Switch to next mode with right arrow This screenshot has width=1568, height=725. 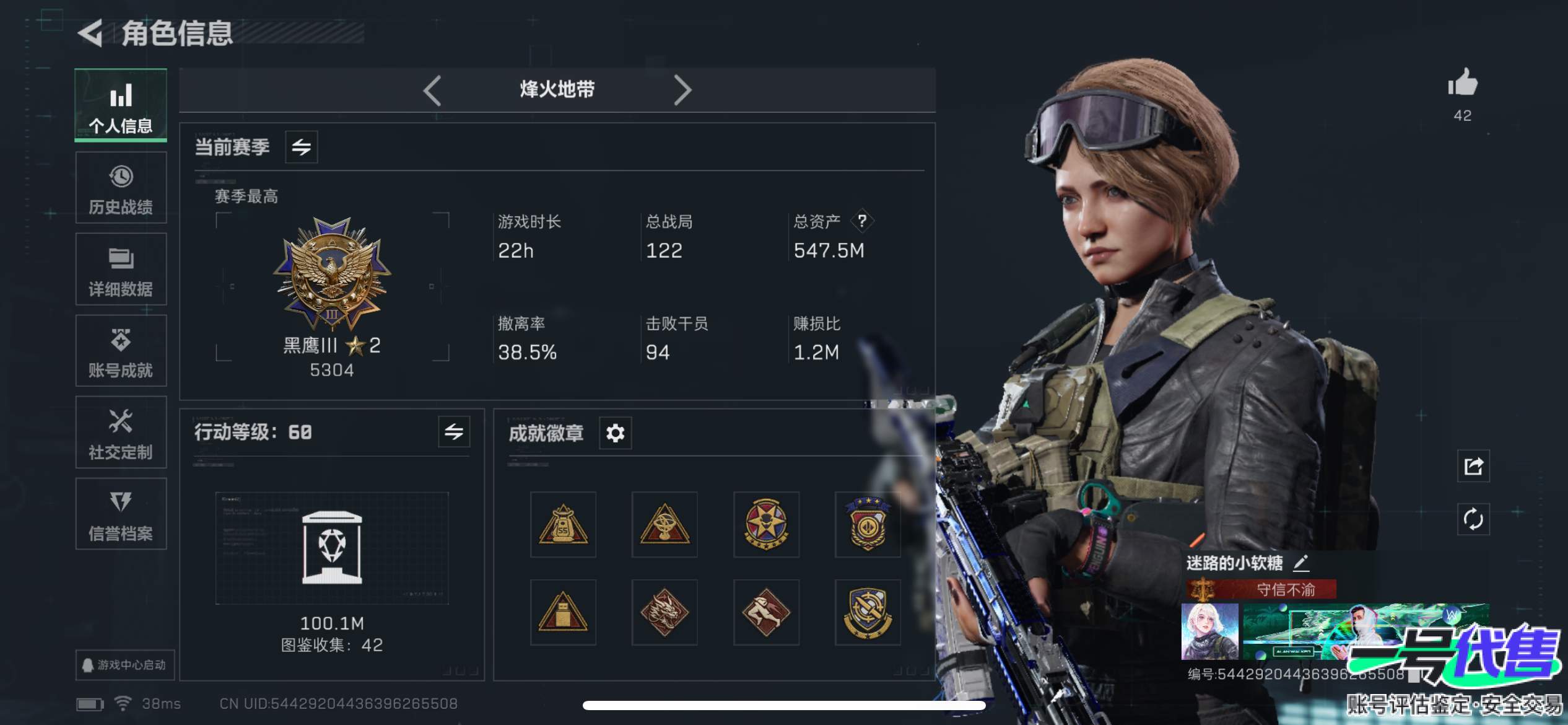[x=682, y=90]
